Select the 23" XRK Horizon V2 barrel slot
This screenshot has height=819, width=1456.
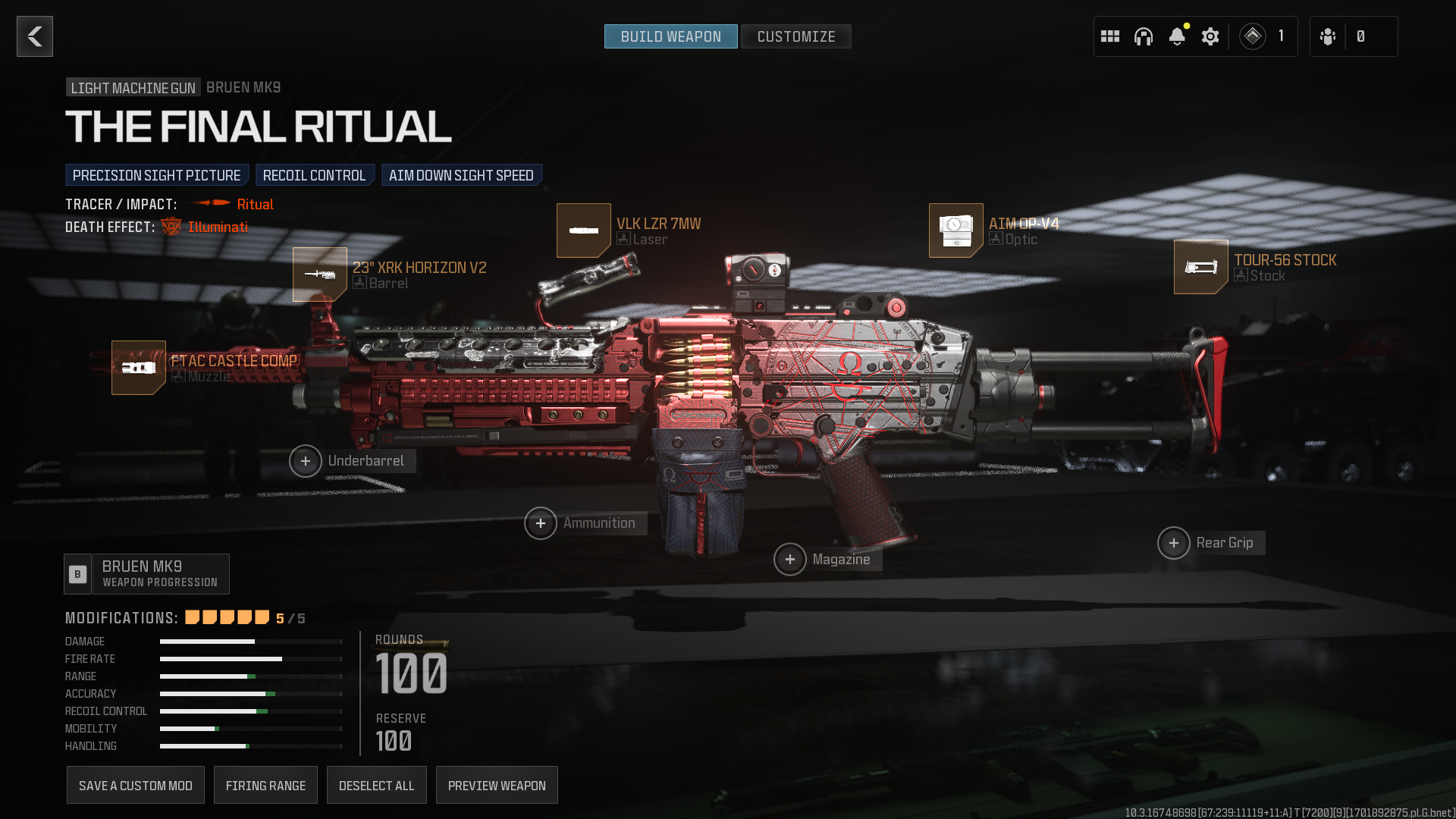(x=320, y=275)
